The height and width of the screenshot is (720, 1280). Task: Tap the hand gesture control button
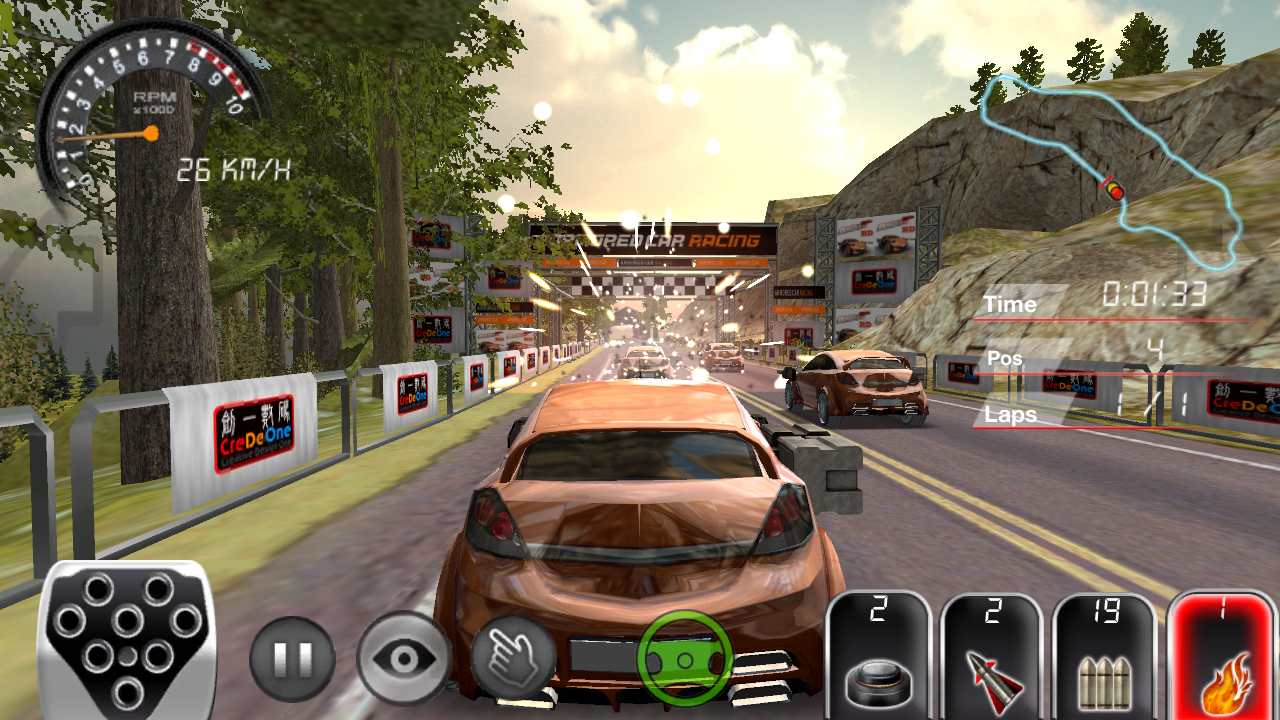click(x=514, y=657)
